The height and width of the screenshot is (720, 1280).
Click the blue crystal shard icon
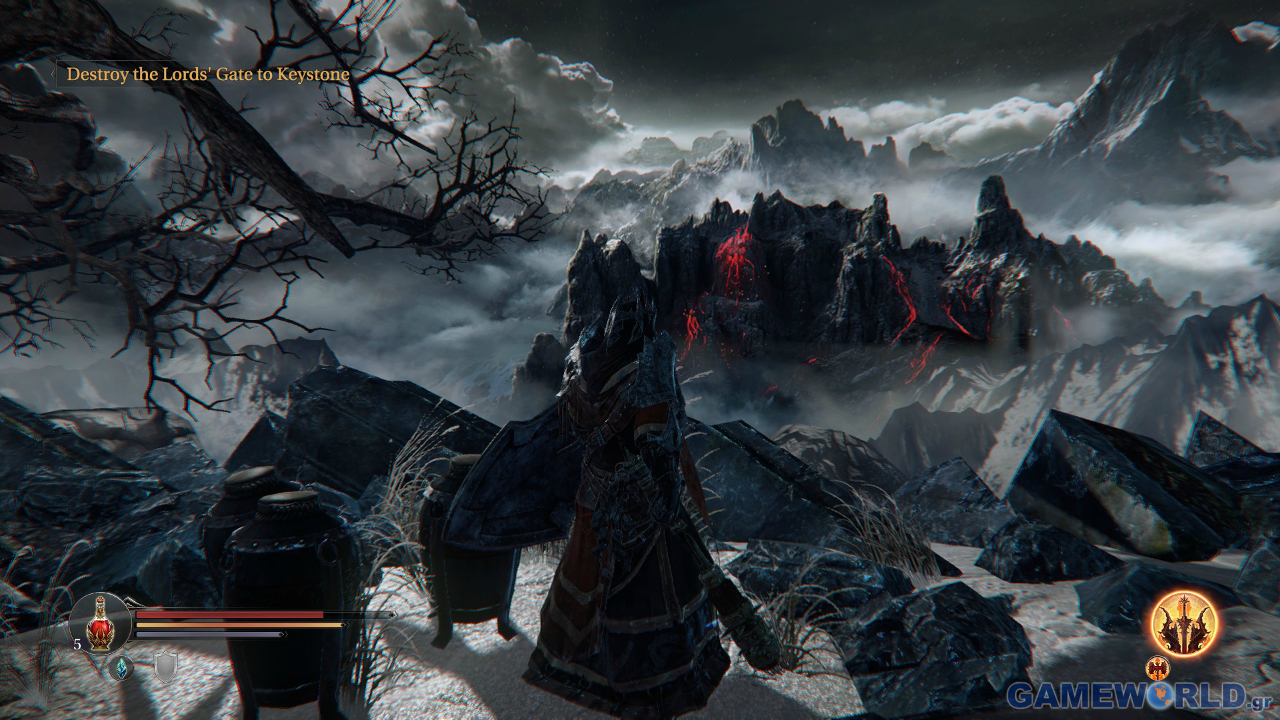(x=122, y=667)
